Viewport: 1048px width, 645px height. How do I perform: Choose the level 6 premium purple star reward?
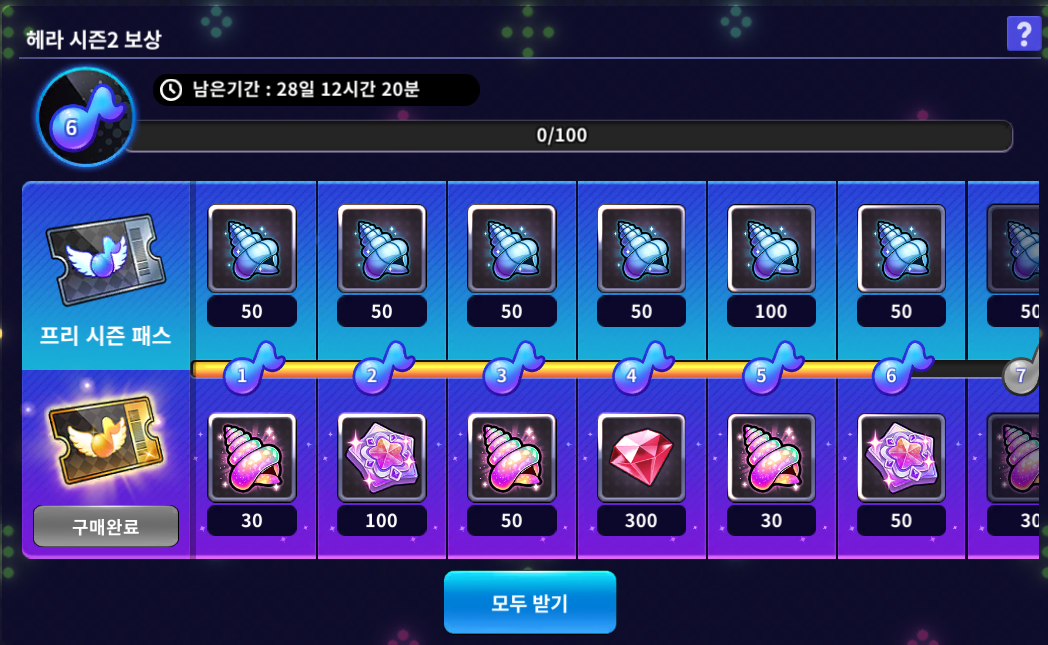(901, 457)
